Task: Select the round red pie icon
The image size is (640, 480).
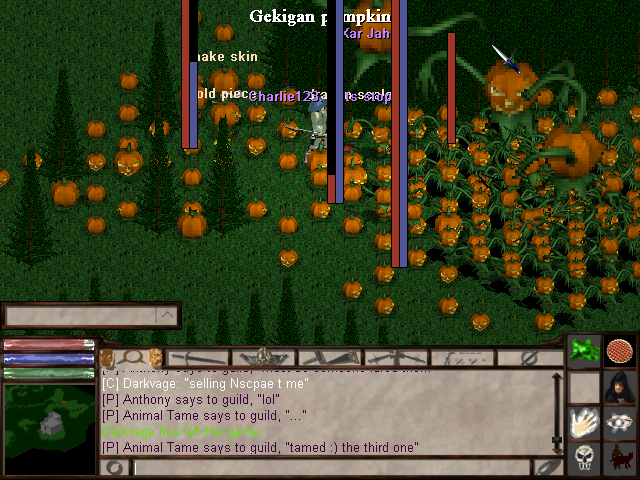Action: [x=621, y=352]
